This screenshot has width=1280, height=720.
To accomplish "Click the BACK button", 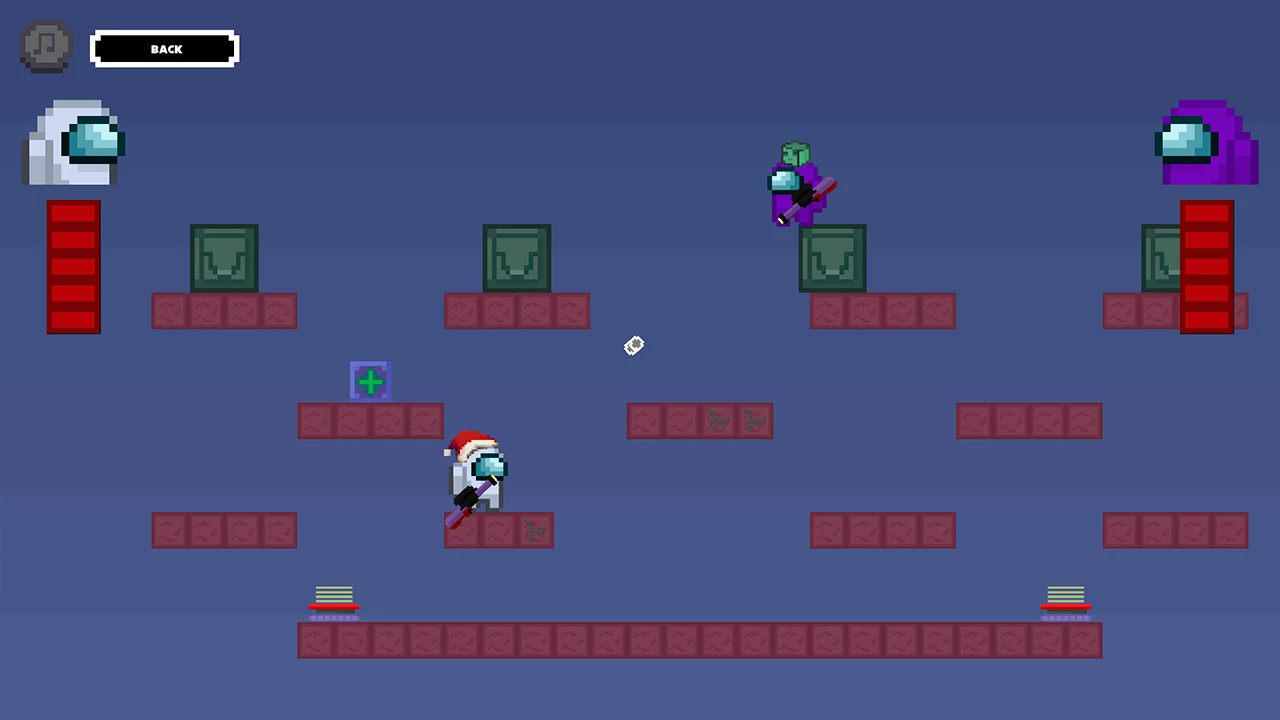I will pos(164,49).
